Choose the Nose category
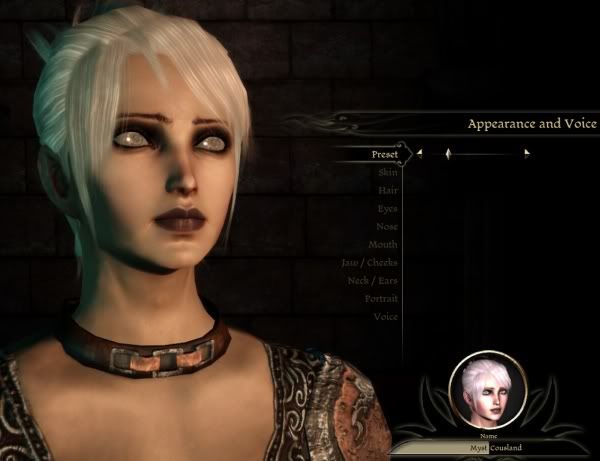The image size is (600, 461). 386,226
